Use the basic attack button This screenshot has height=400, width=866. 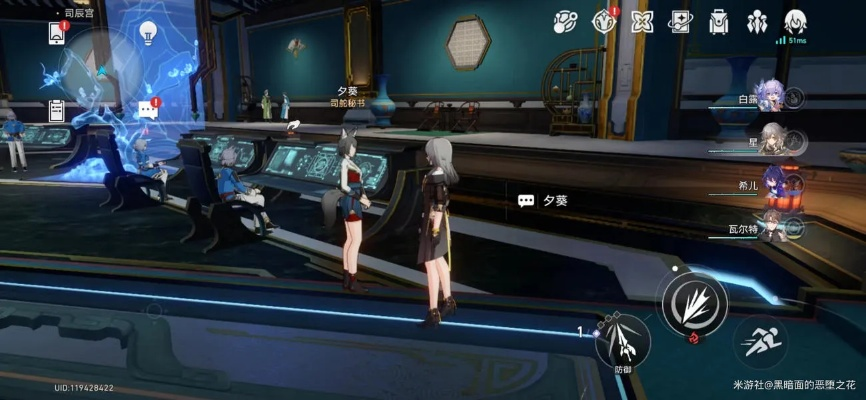pos(694,301)
